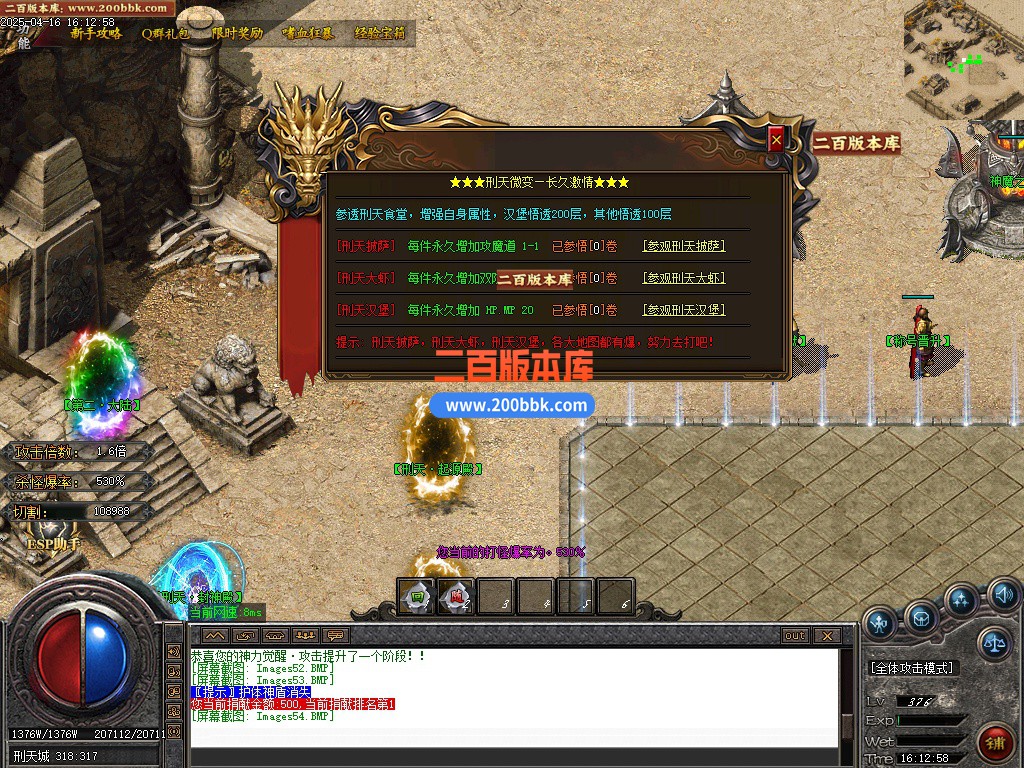Open the 经验宝箱 menu
The width and height of the screenshot is (1024, 768).
coord(380,33)
